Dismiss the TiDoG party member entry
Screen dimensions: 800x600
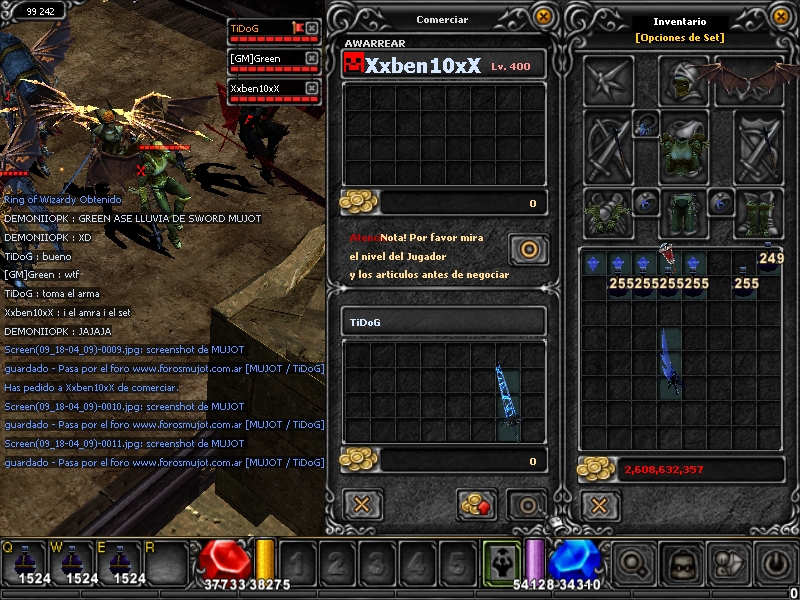(x=311, y=29)
